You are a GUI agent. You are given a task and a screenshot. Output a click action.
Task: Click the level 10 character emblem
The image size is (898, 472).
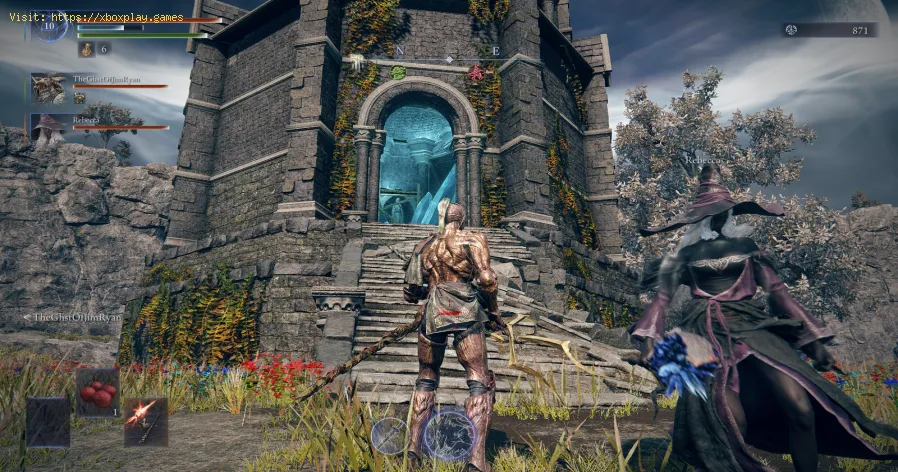48,24
